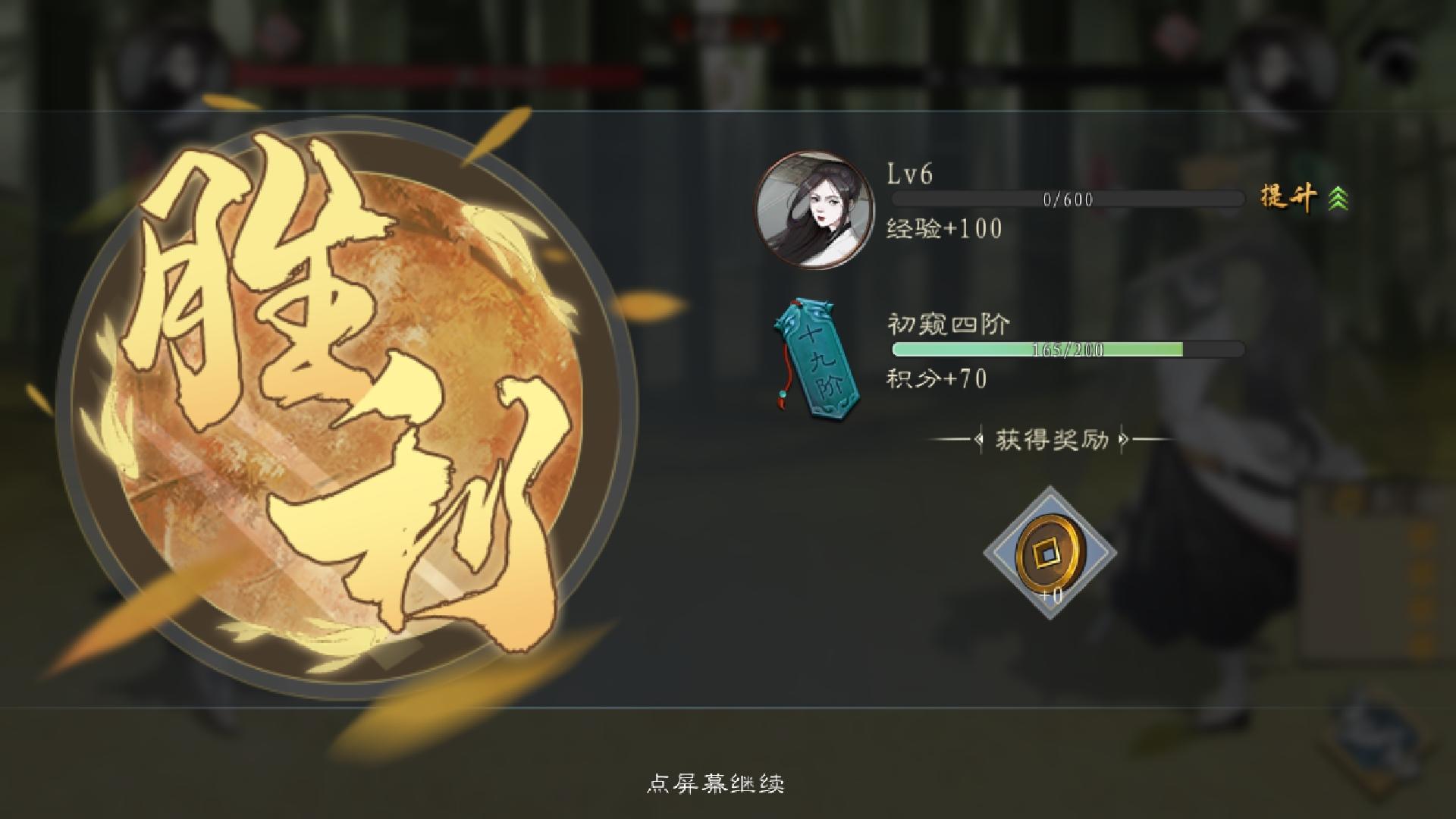This screenshot has height=819, width=1456.
Task: Select the 经验+100 experience text
Action: [943, 229]
